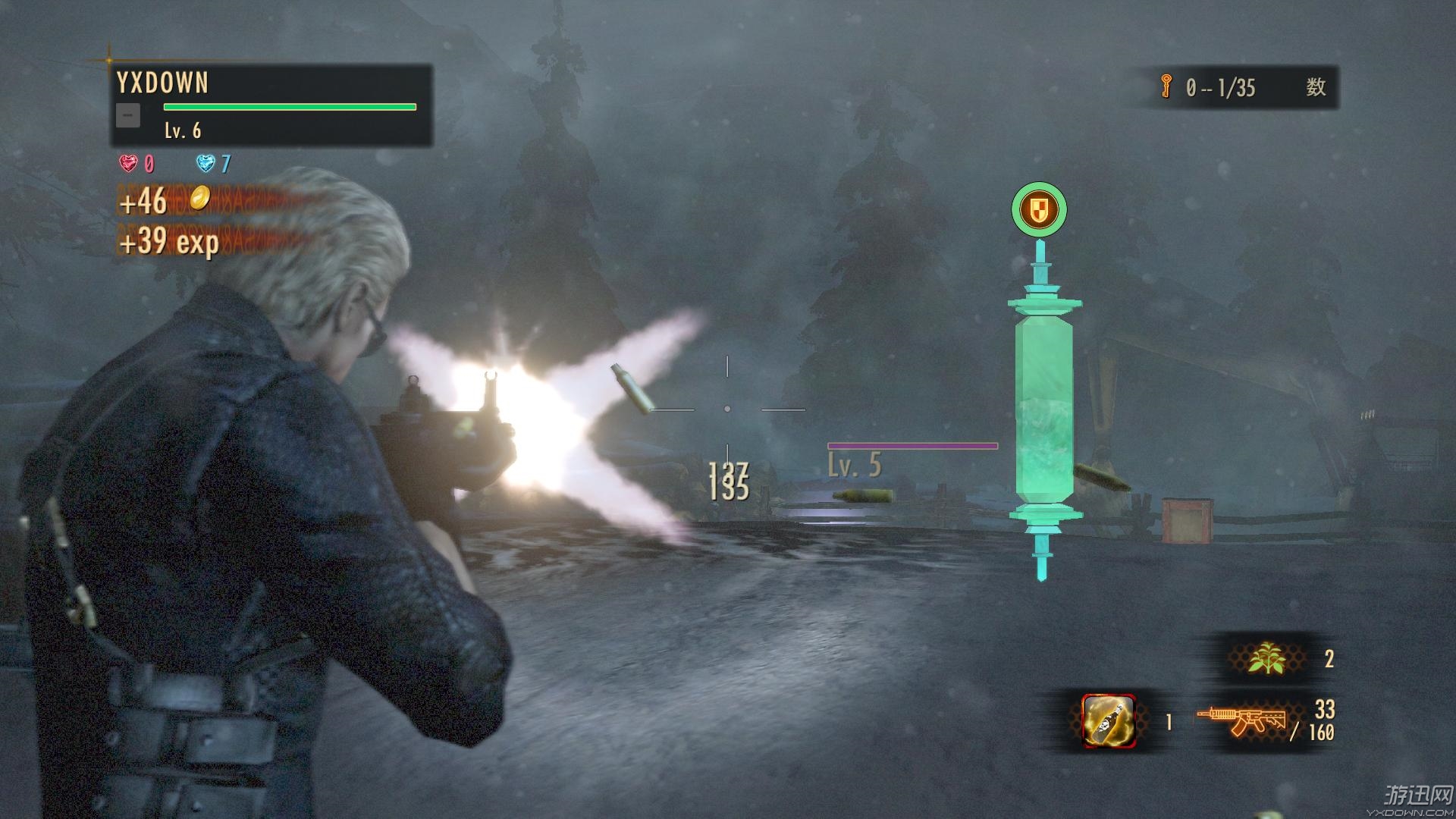Image resolution: width=1456 pixels, height=819 pixels.
Task: Select the green herb item icon
Action: (1267, 657)
